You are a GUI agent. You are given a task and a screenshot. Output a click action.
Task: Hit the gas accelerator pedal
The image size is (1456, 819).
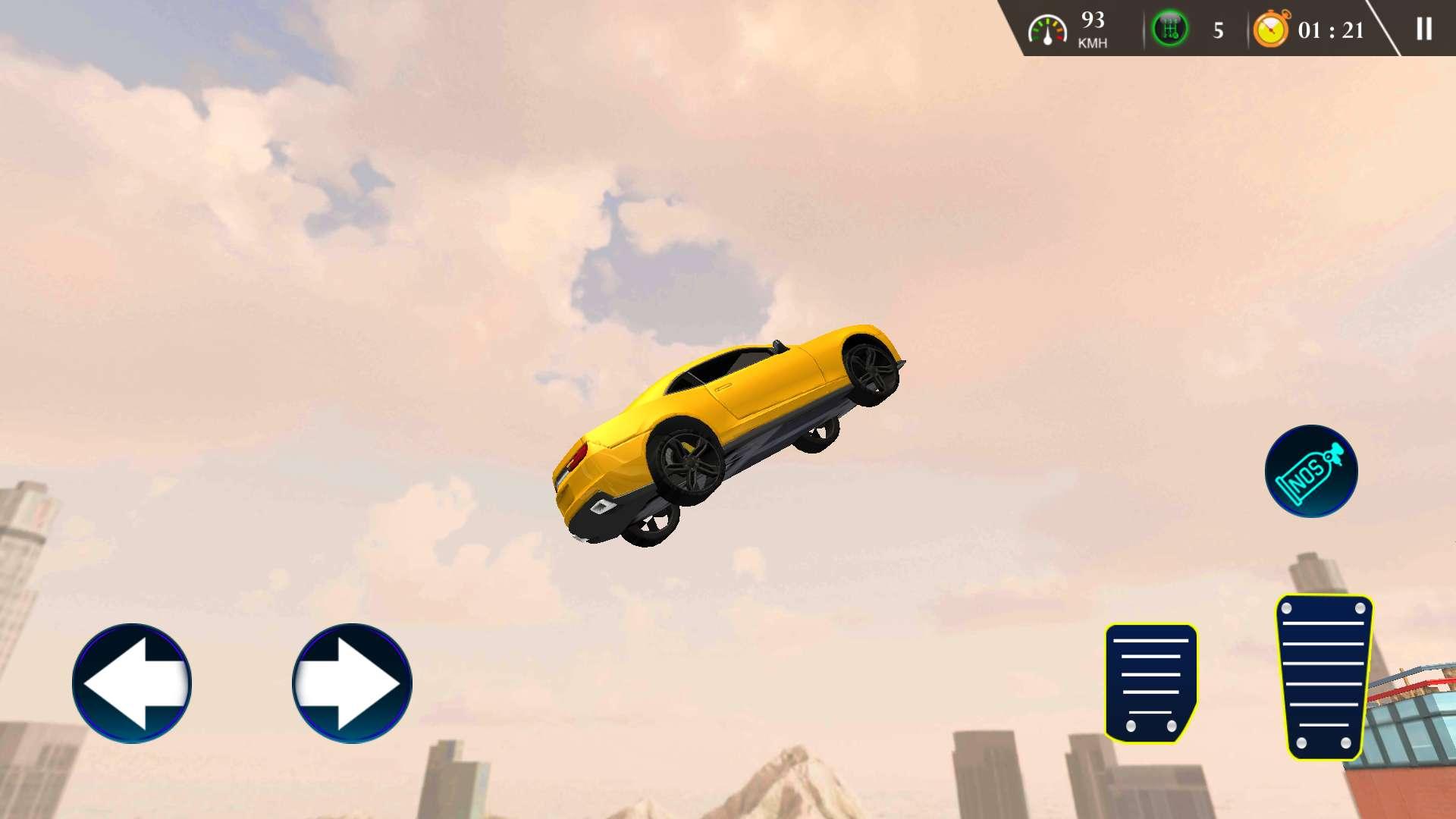pos(1324,676)
